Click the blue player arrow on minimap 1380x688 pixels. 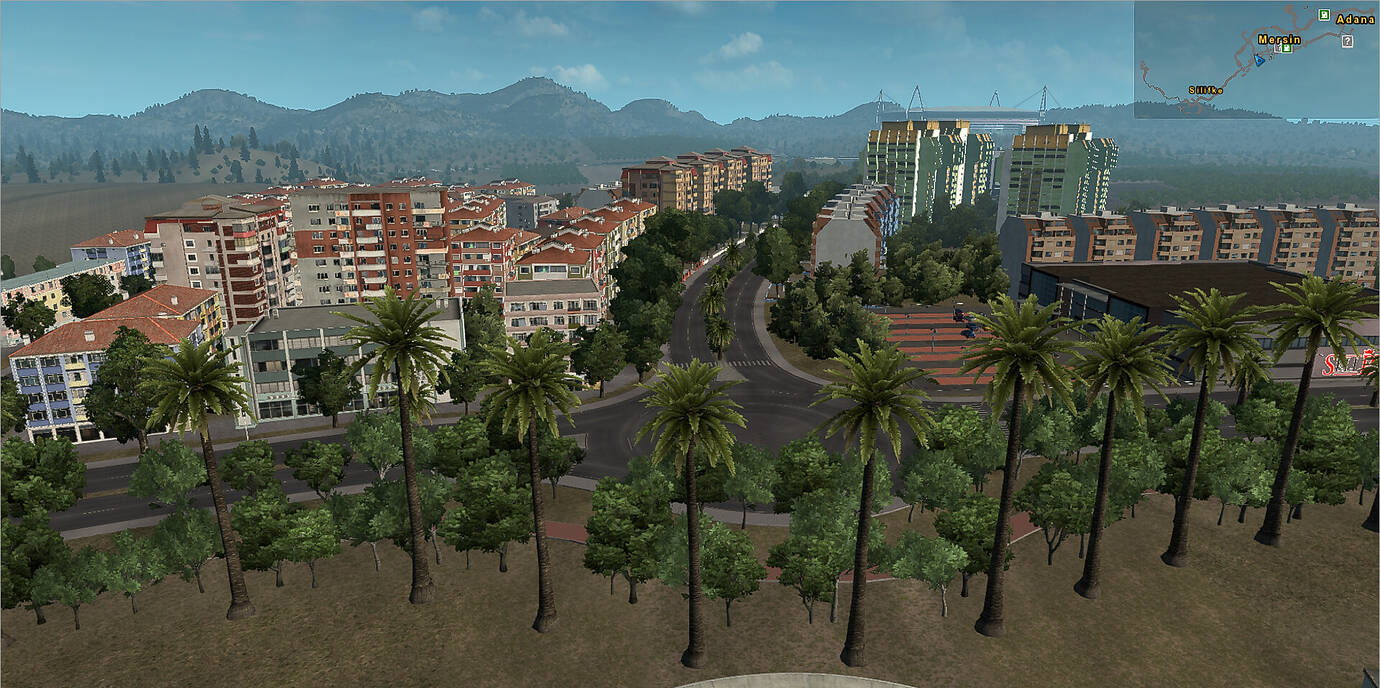pyautogui.click(x=1259, y=59)
